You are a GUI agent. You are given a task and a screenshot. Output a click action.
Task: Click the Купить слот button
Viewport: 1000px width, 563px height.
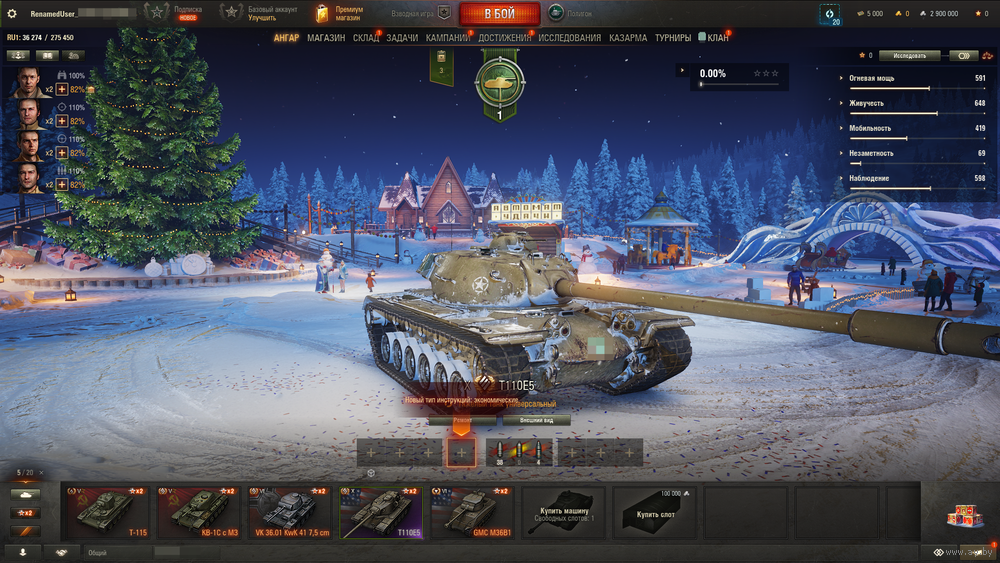coord(655,511)
